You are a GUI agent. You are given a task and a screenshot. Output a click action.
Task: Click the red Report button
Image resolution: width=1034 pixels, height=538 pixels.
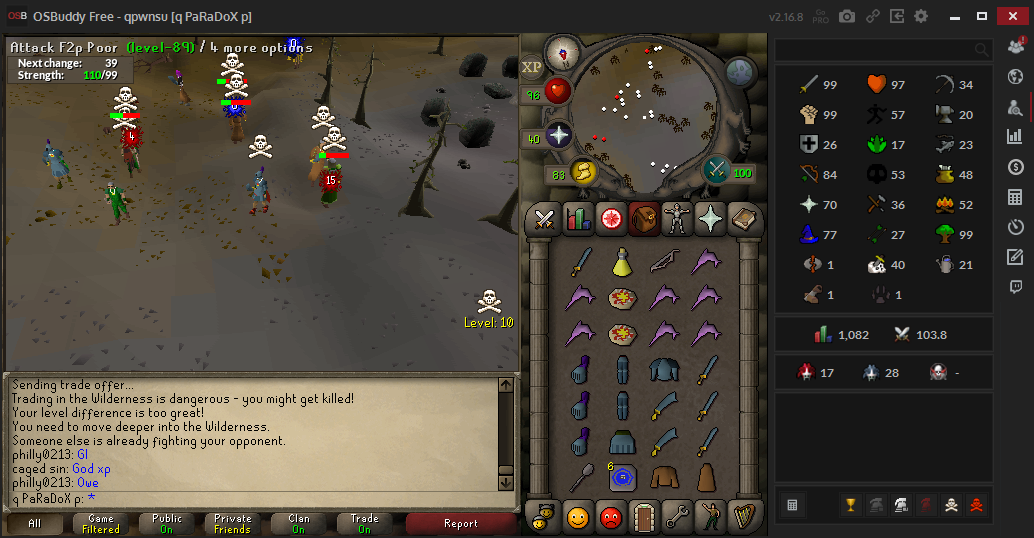460,523
